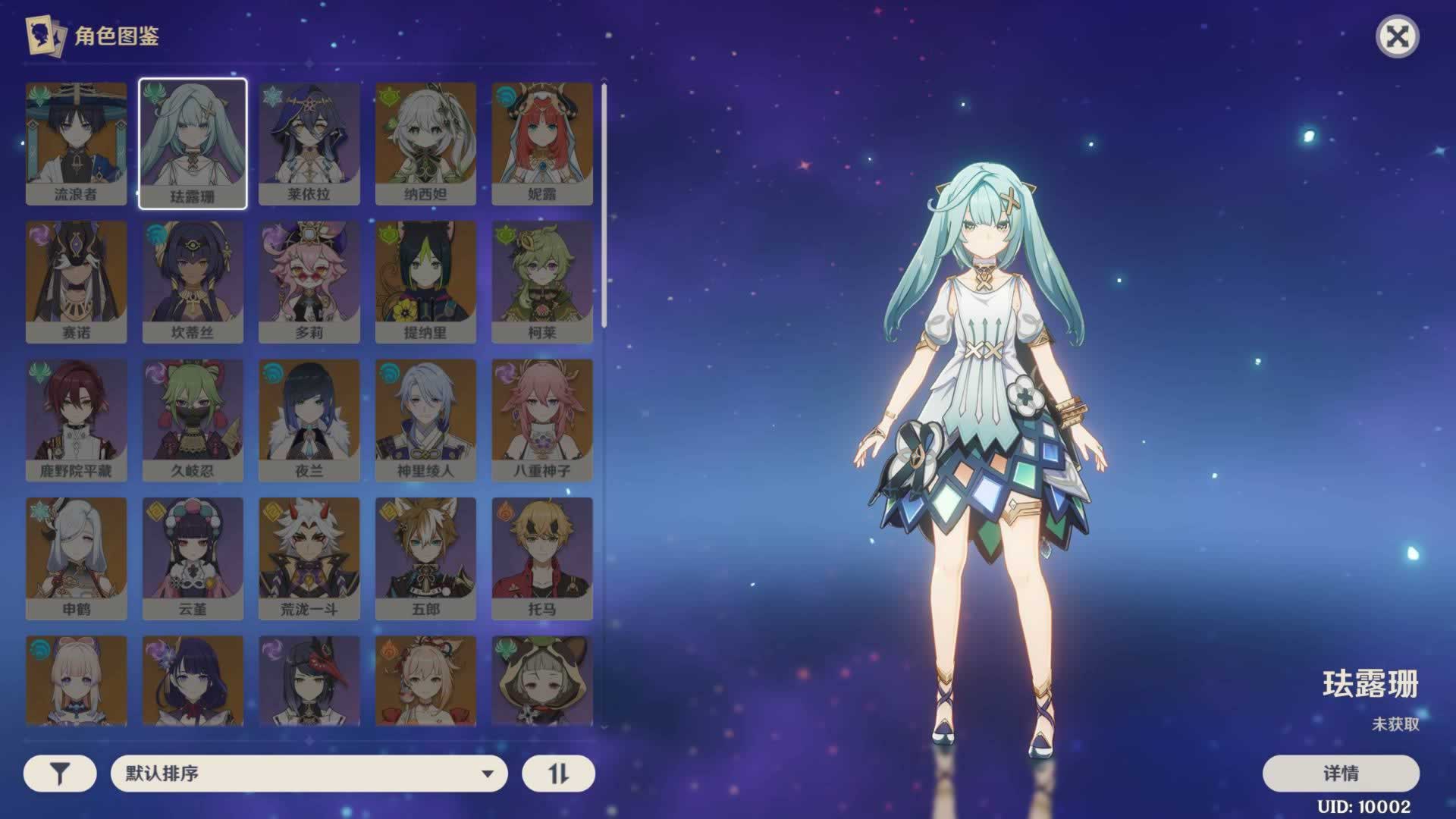Viewport: 1456px width, 819px height.
Task: Choose the 纳西妲 character card
Action: (x=425, y=143)
